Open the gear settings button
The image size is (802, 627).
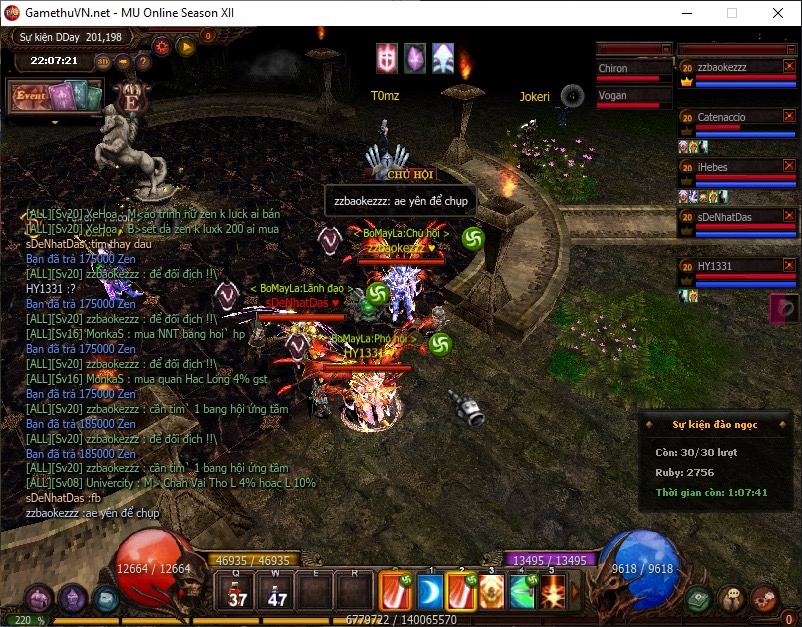click(162, 46)
